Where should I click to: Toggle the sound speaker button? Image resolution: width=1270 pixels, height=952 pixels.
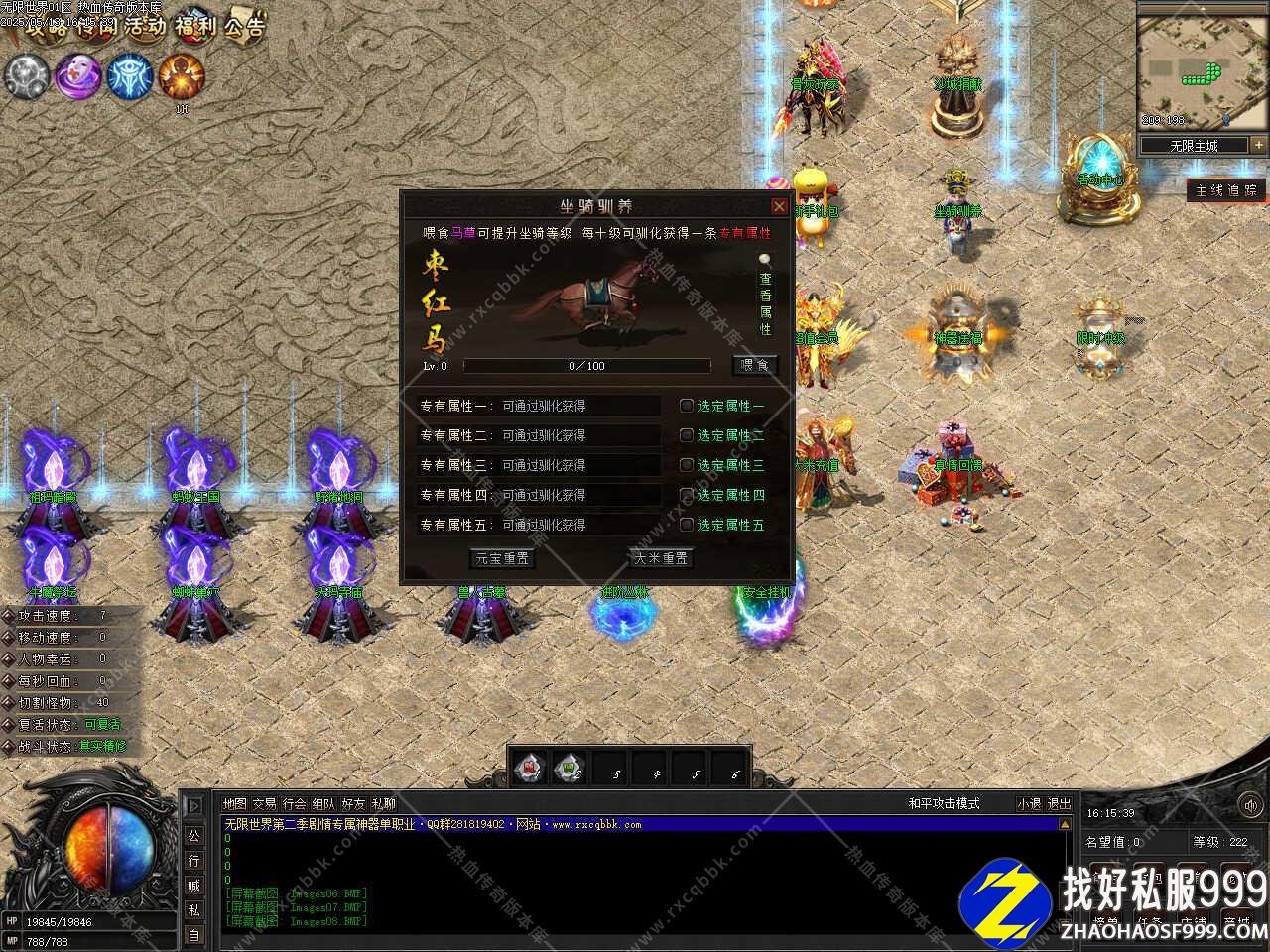point(1248,806)
